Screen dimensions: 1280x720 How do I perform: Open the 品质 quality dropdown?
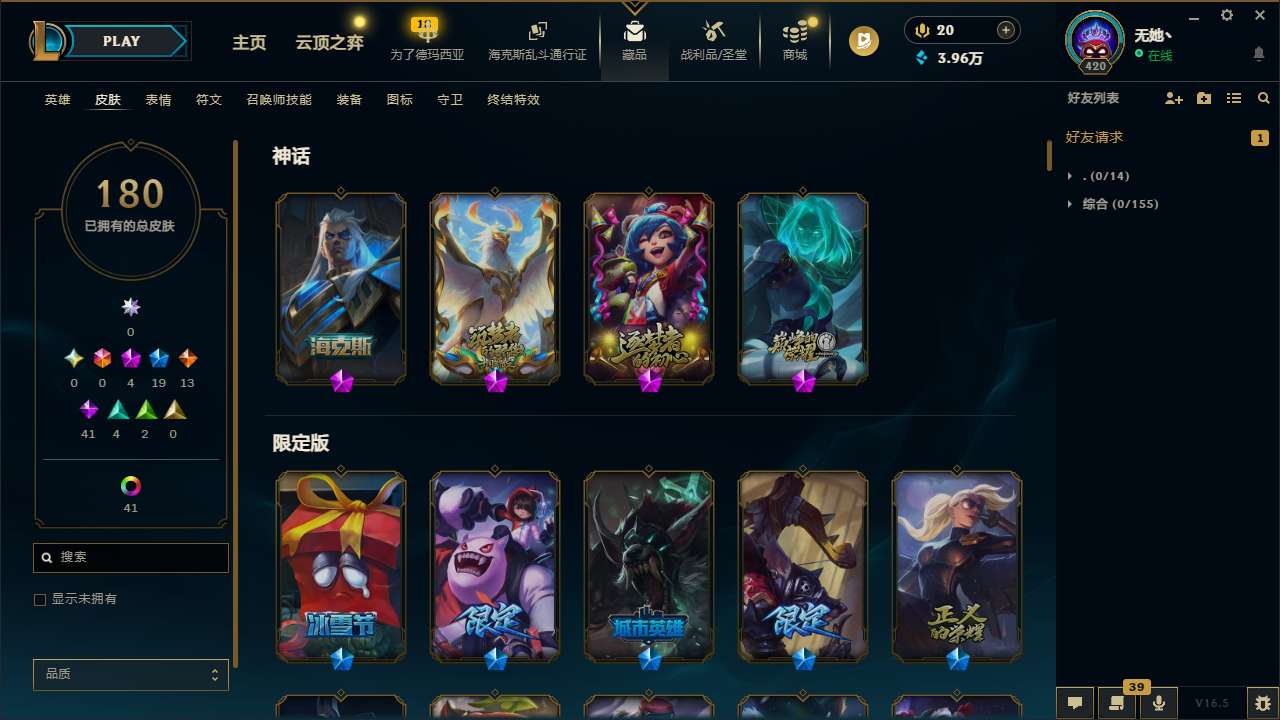(130, 674)
